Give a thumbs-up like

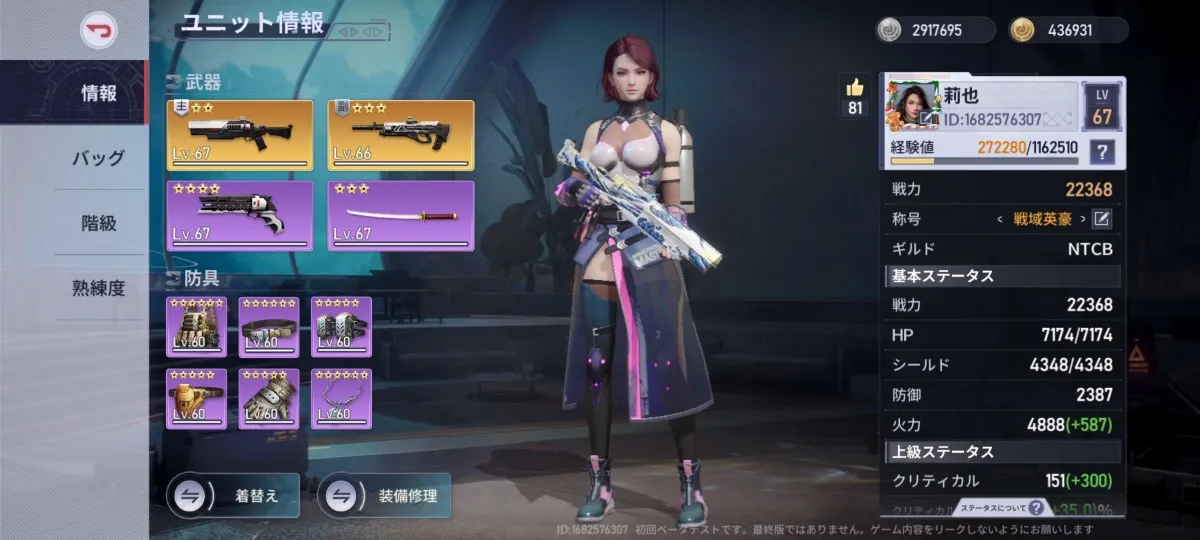point(855,88)
